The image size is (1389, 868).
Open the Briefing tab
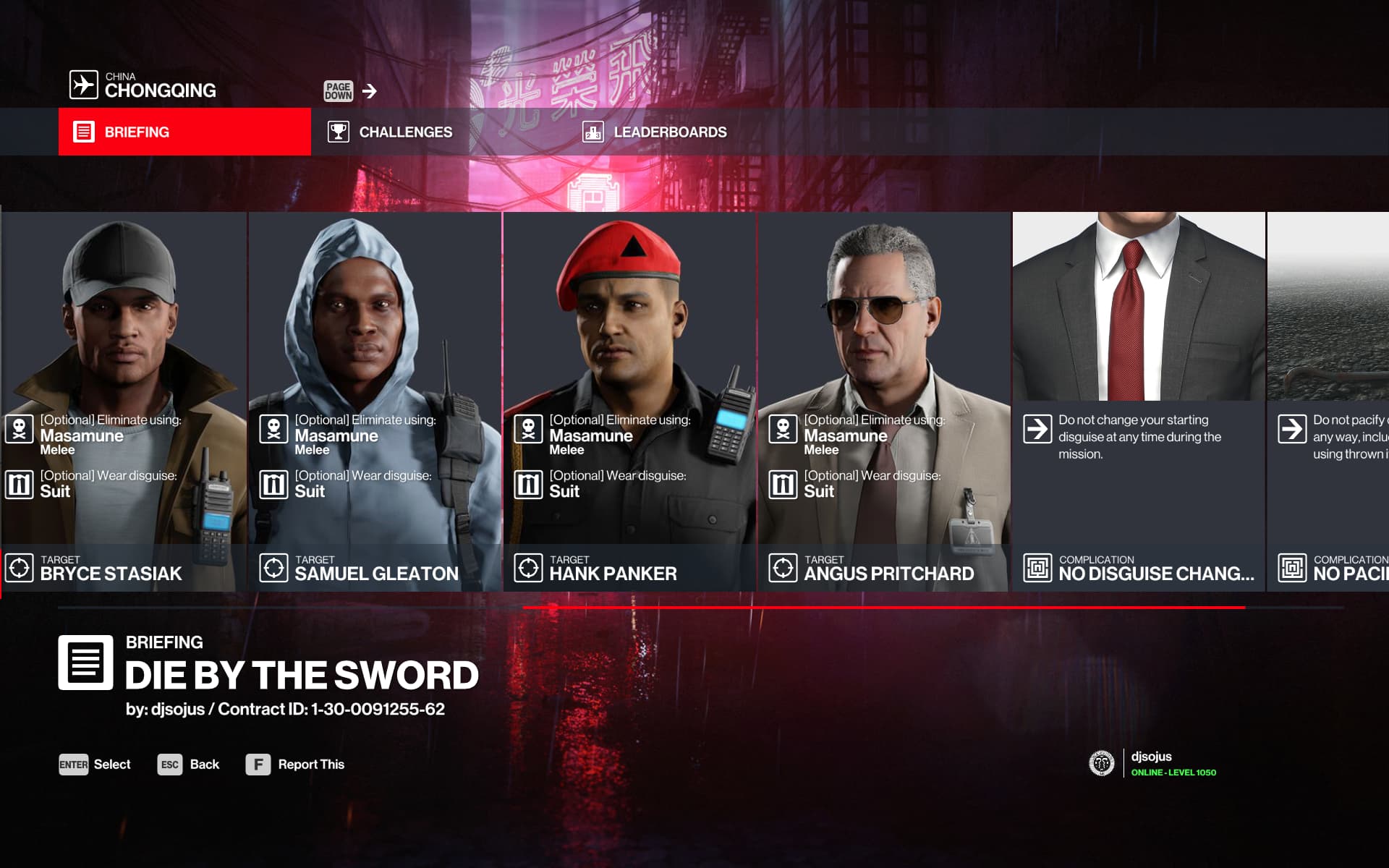point(184,132)
